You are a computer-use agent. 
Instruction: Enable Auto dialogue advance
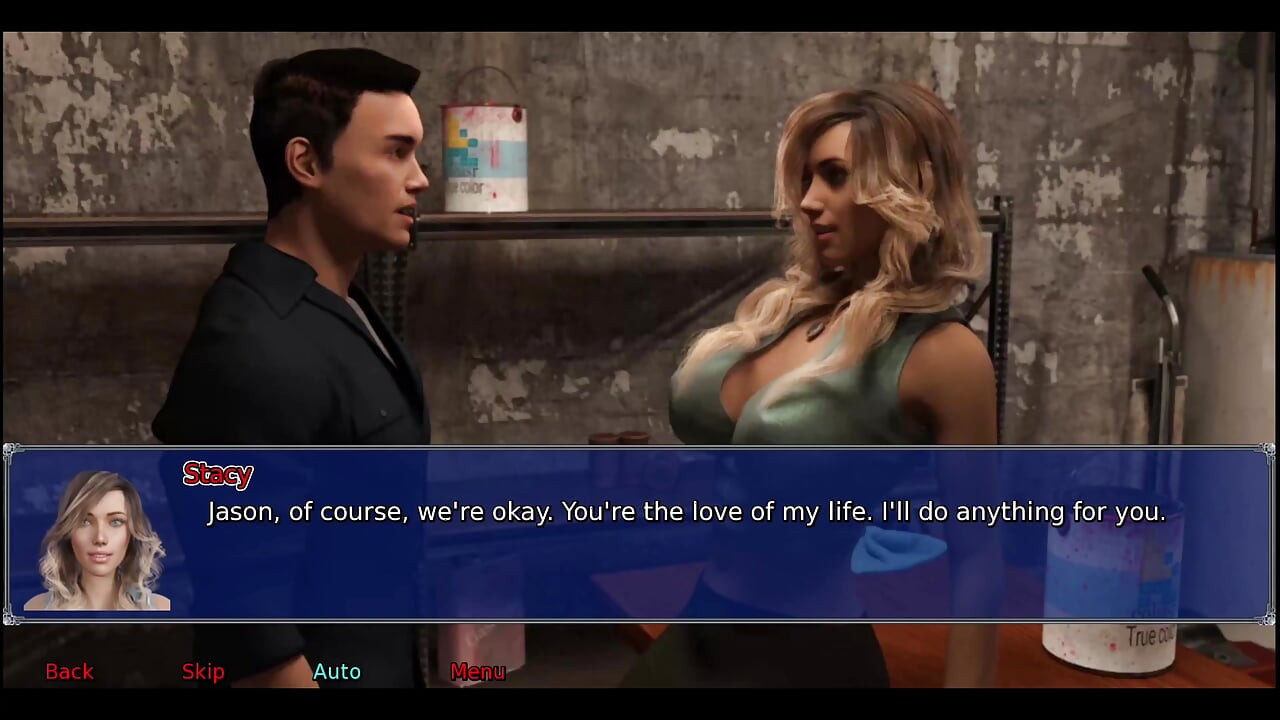tap(337, 671)
